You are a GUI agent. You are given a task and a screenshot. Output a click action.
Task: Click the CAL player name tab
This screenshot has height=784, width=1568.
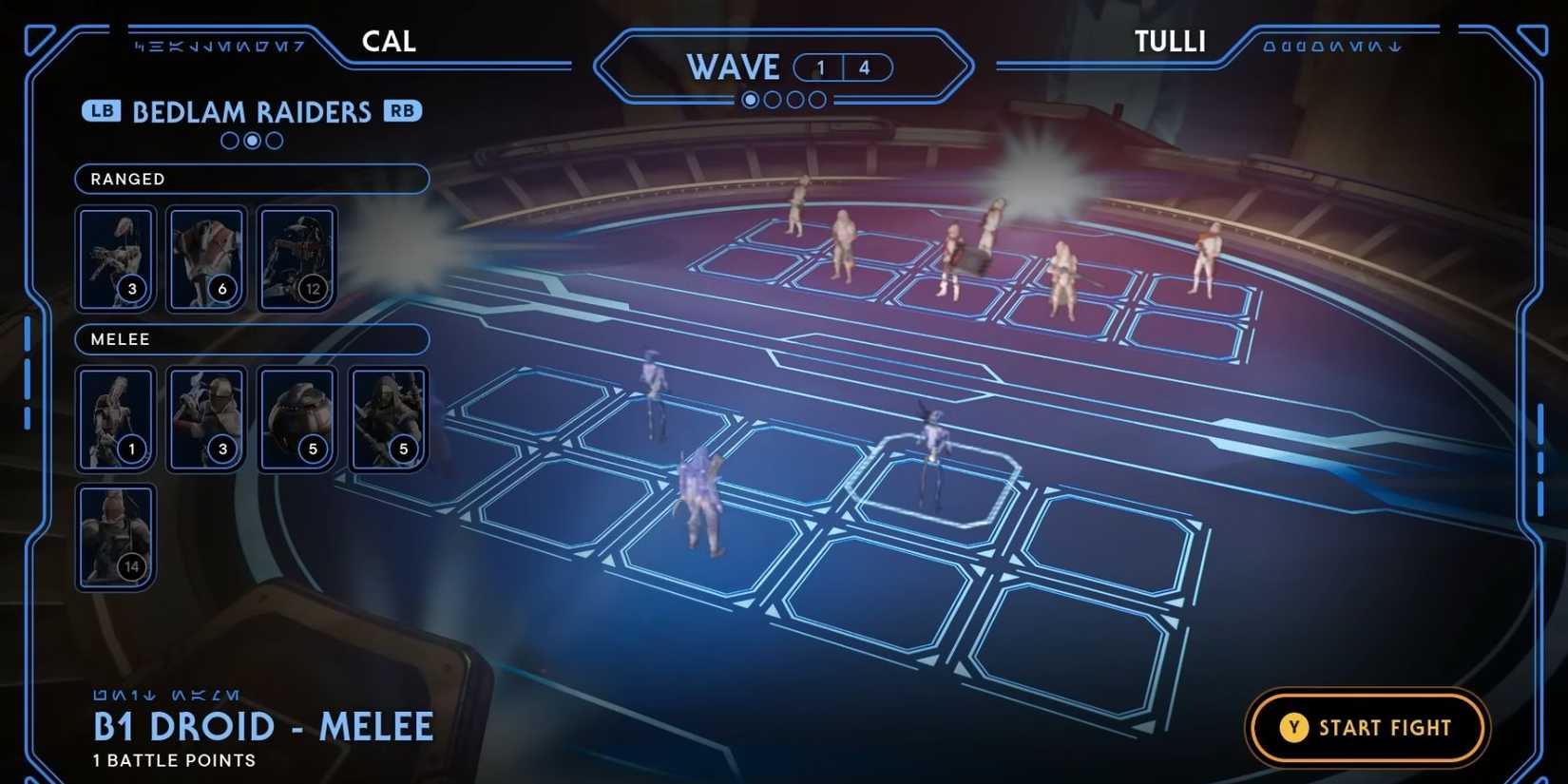point(388,41)
